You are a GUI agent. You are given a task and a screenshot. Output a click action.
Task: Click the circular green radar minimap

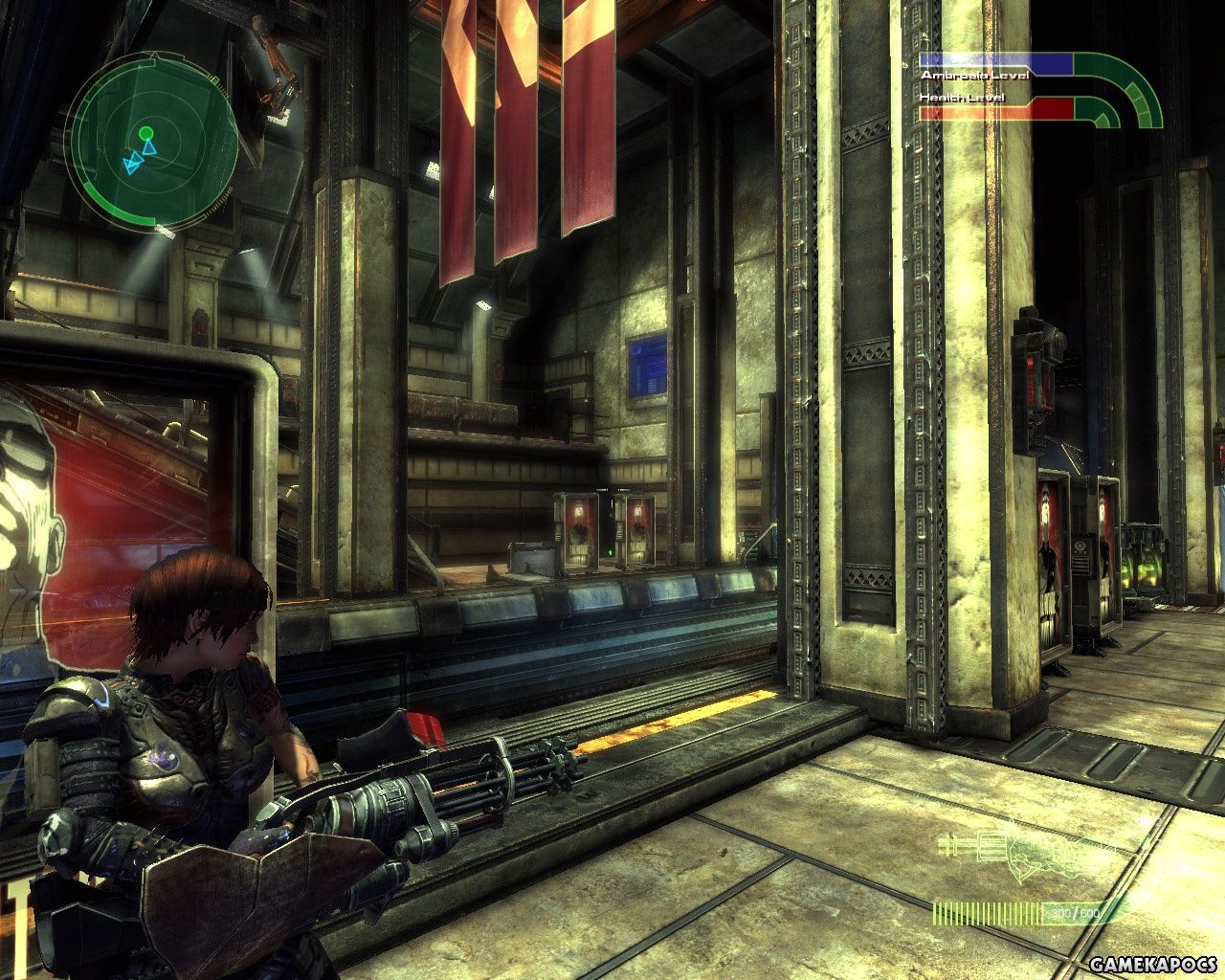pyautogui.click(x=153, y=141)
